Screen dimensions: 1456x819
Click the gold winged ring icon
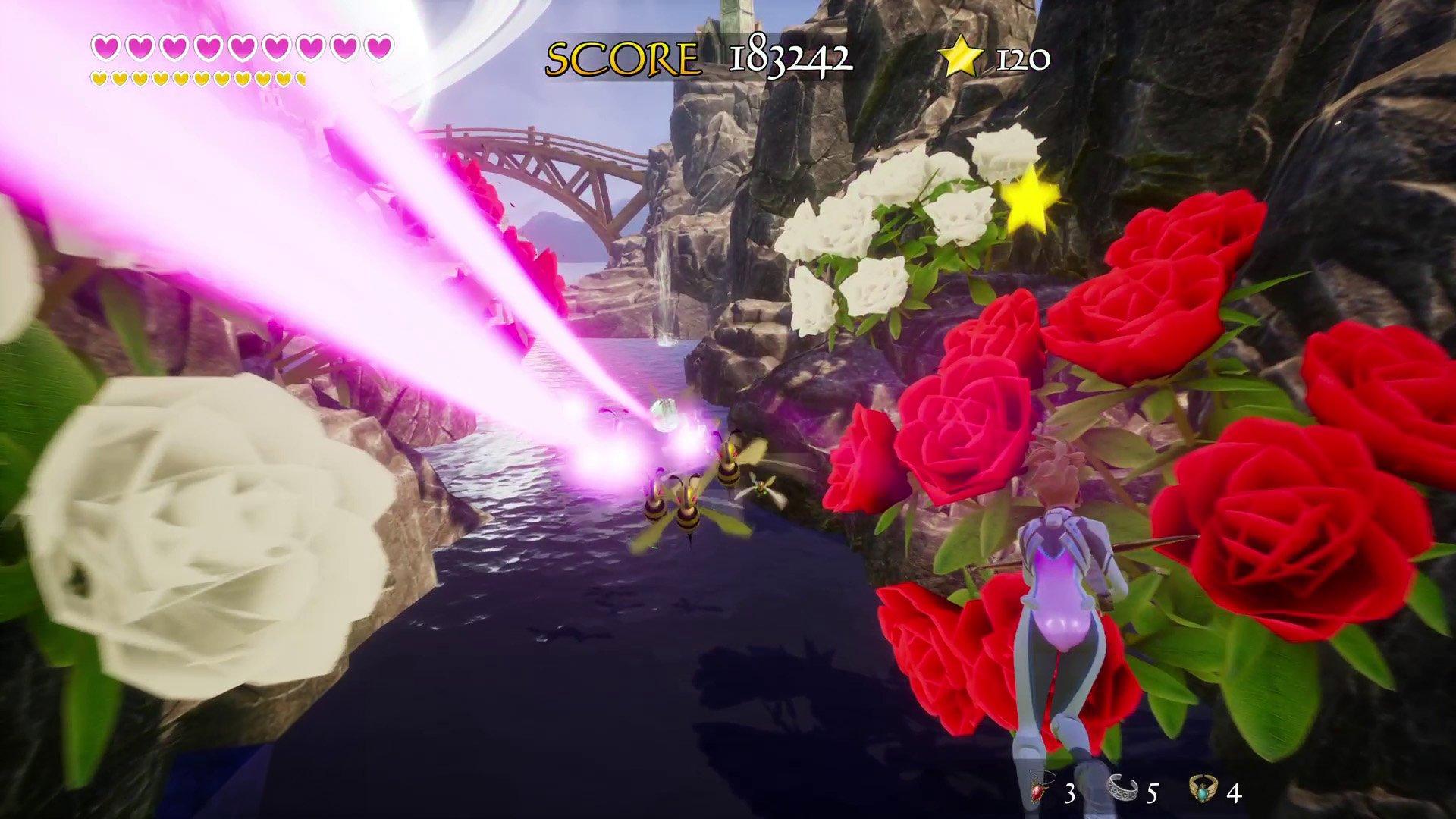pos(1202,789)
